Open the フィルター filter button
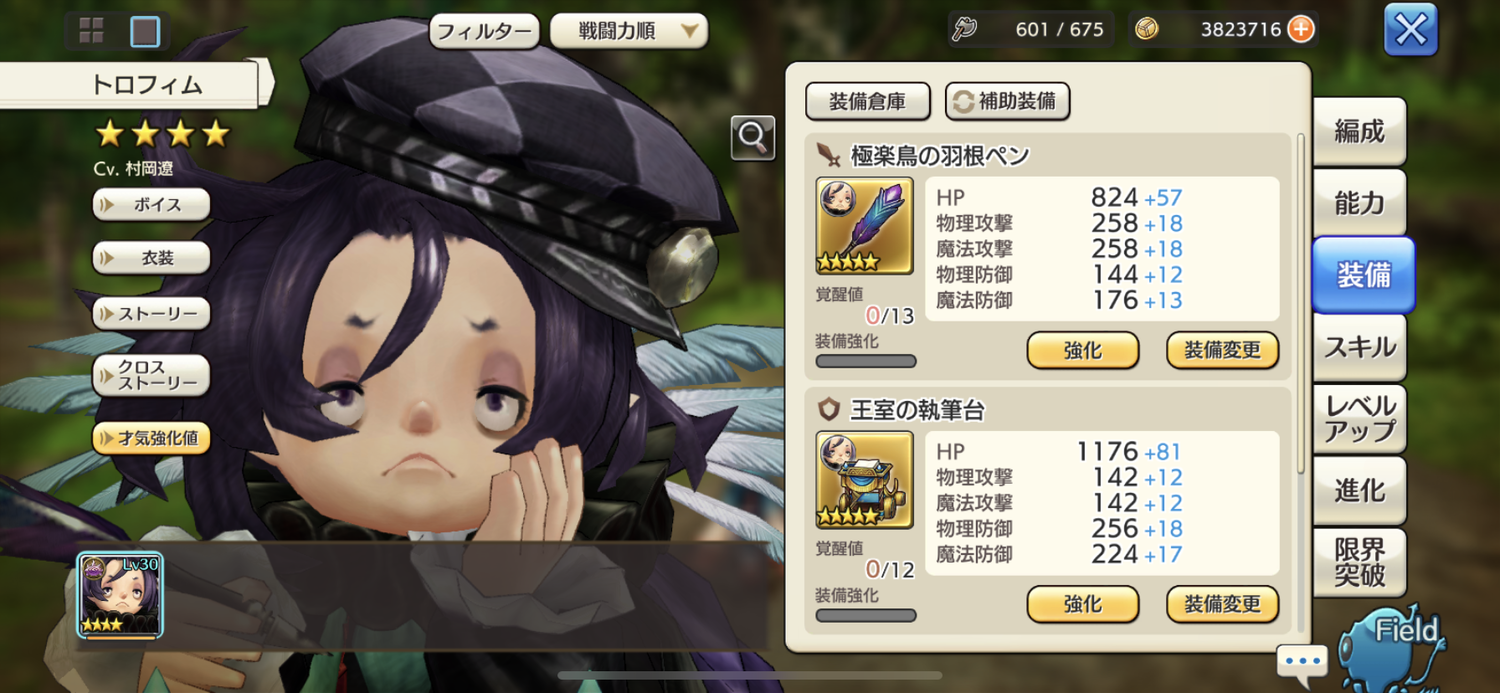Viewport: 1500px width, 693px height. click(x=485, y=30)
